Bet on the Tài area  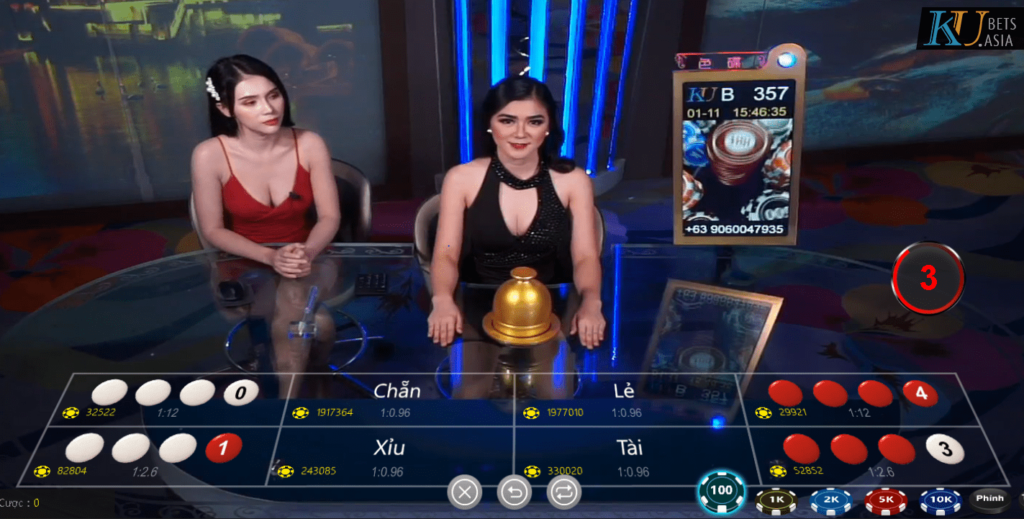tap(629, 457)
